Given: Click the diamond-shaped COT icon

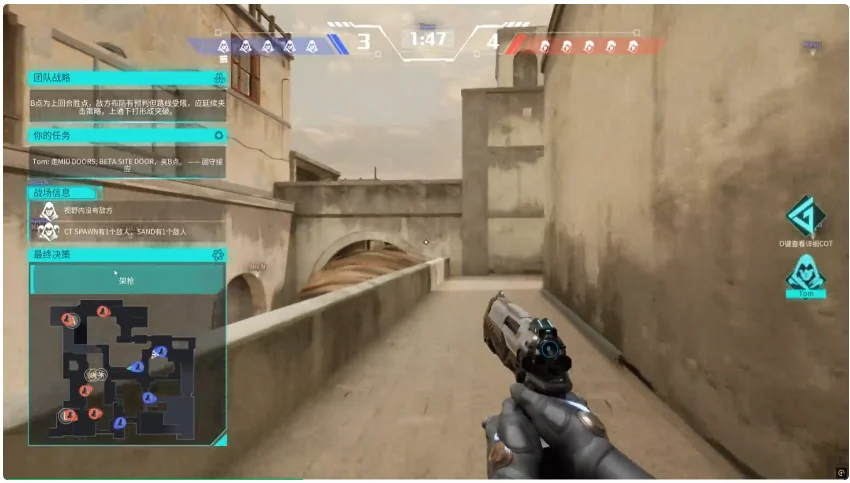Looking at the screenshot, I should [805, 217].
